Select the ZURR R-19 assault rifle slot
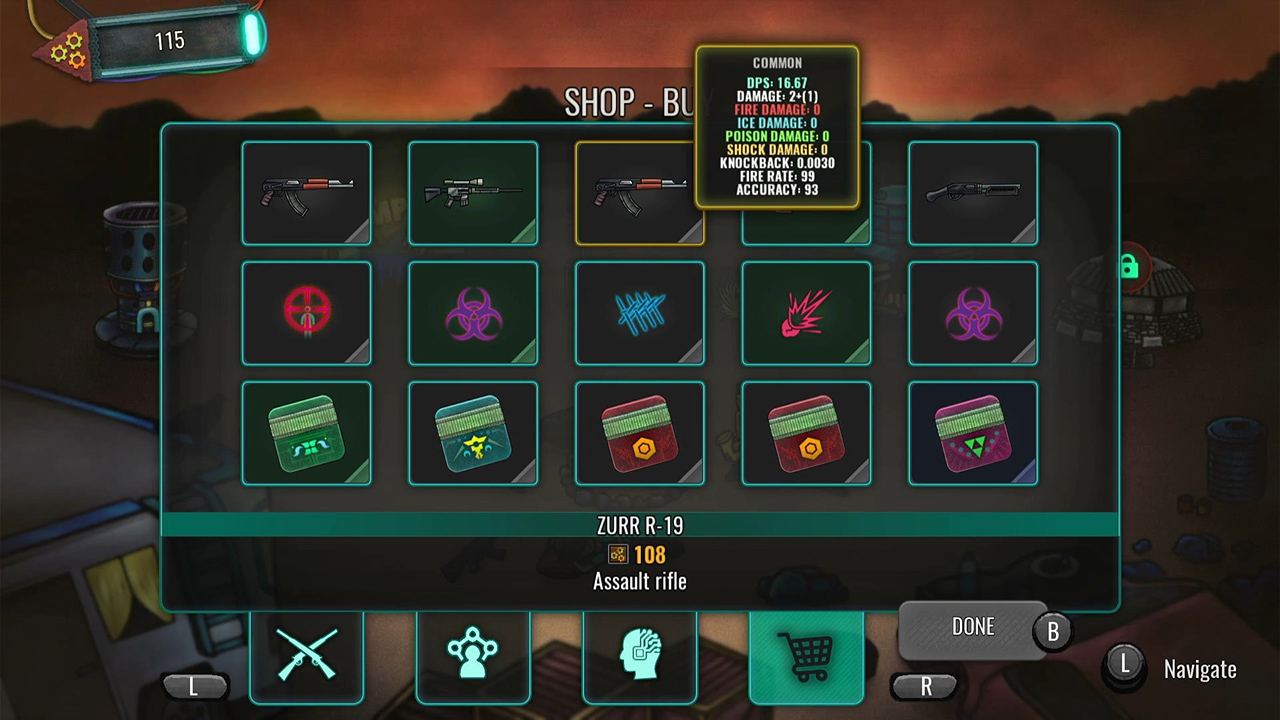This screenshot has height=720, width=1280. pos(640,193)
